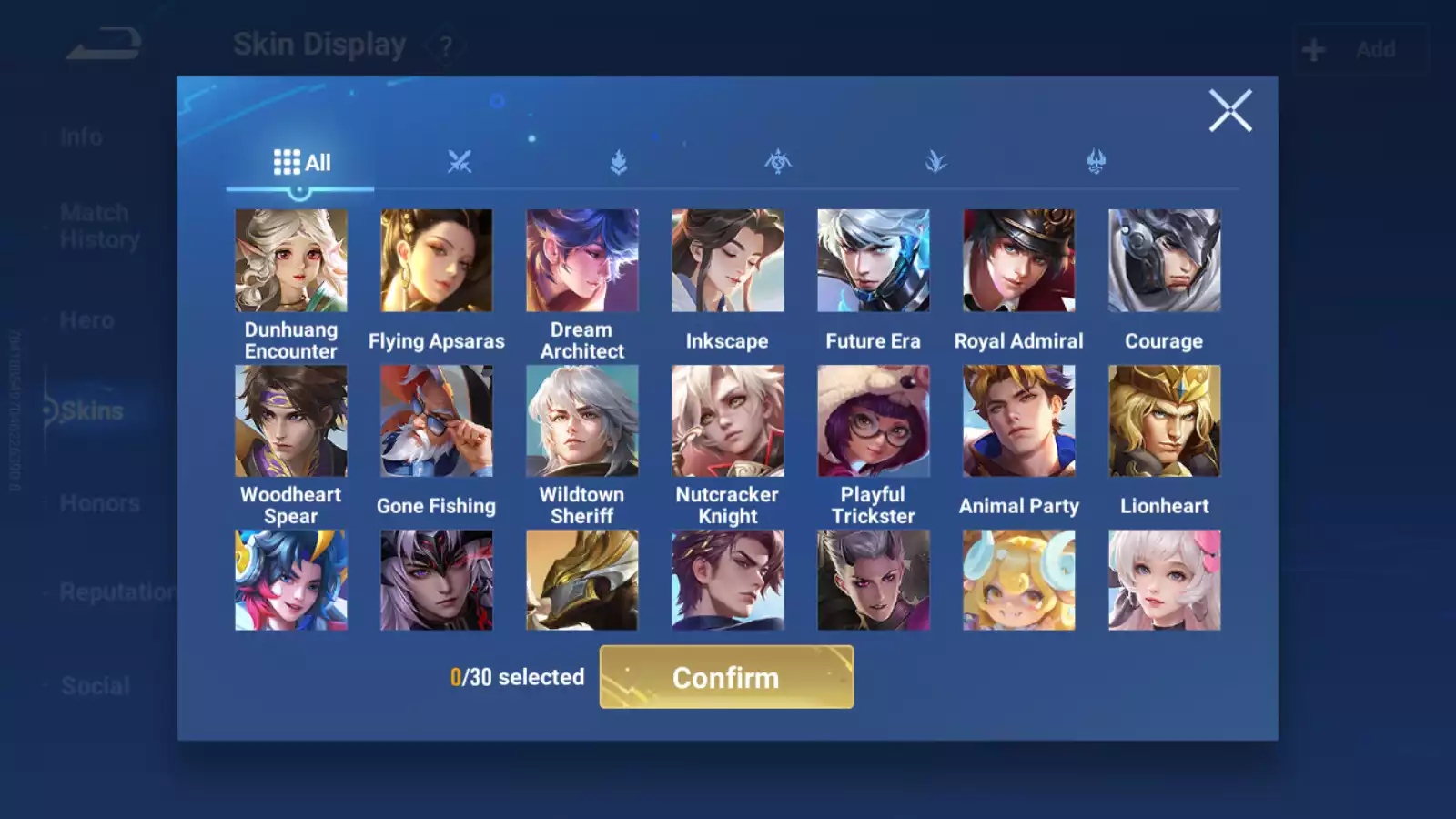1456x819 pixels.
Task: Choose the Future Era skin
Action: (x=874, y=261)
